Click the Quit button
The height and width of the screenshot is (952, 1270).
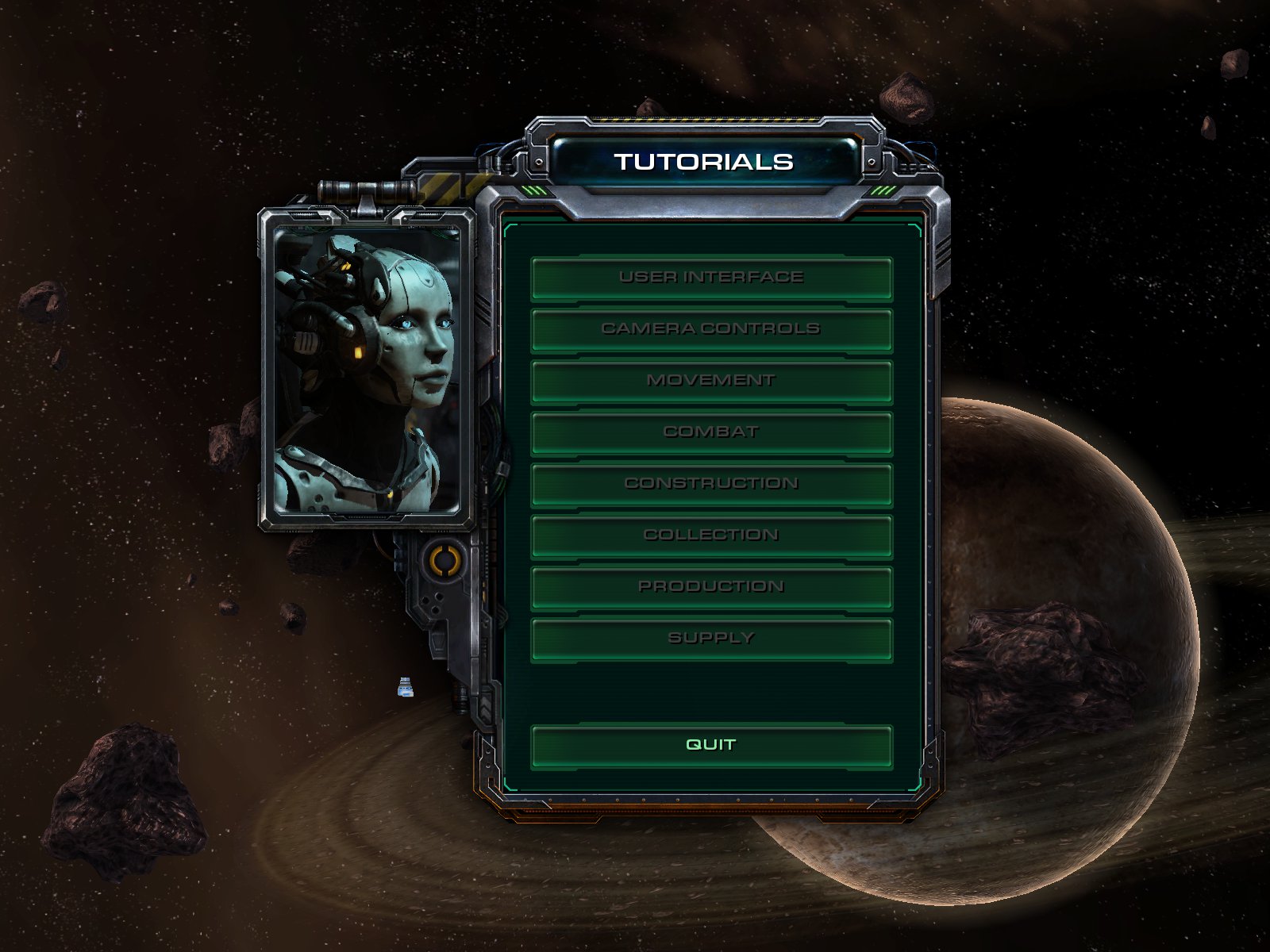tap(711, 745)
